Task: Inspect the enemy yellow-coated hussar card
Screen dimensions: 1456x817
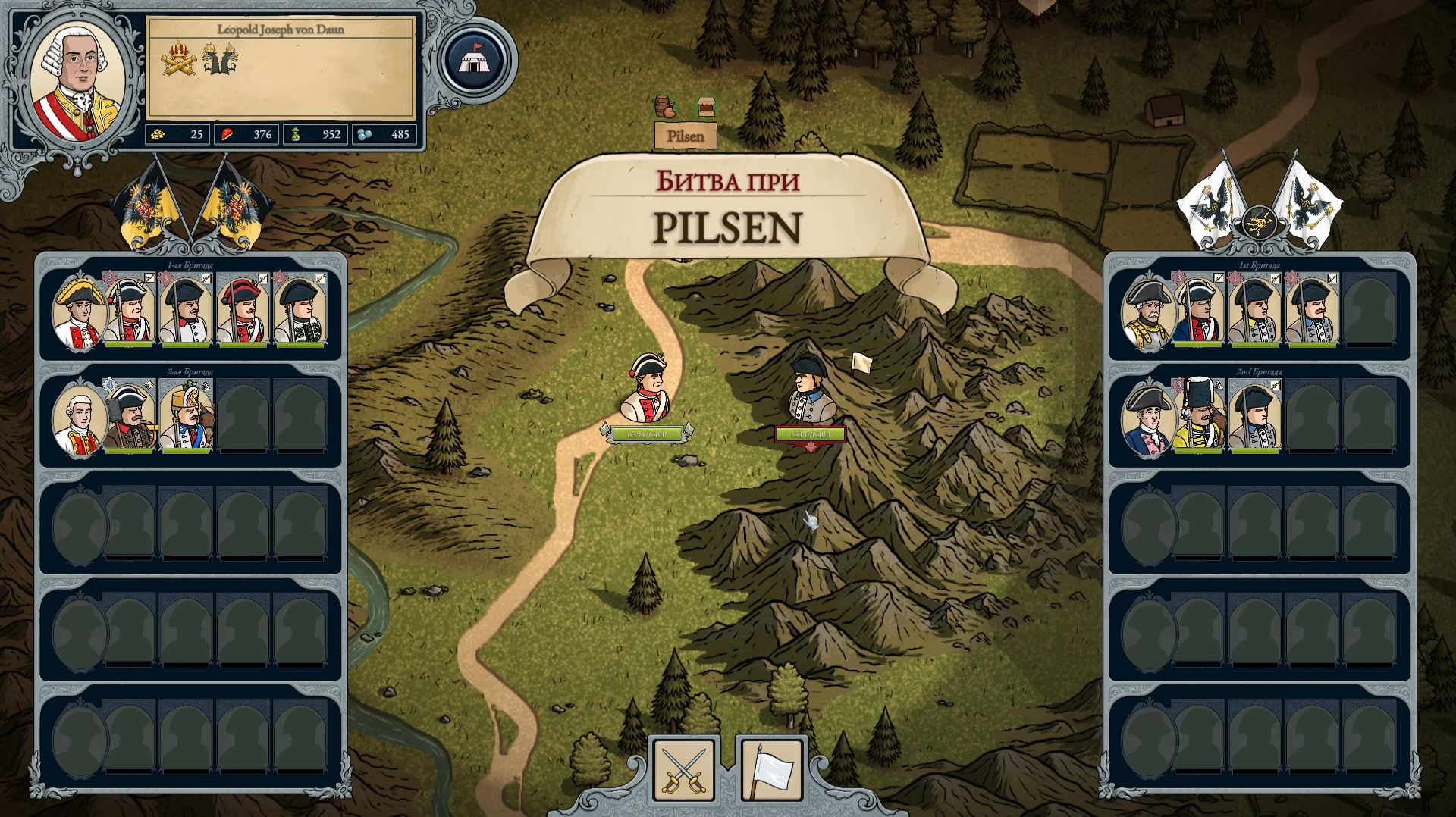Action: [1199, 417]
